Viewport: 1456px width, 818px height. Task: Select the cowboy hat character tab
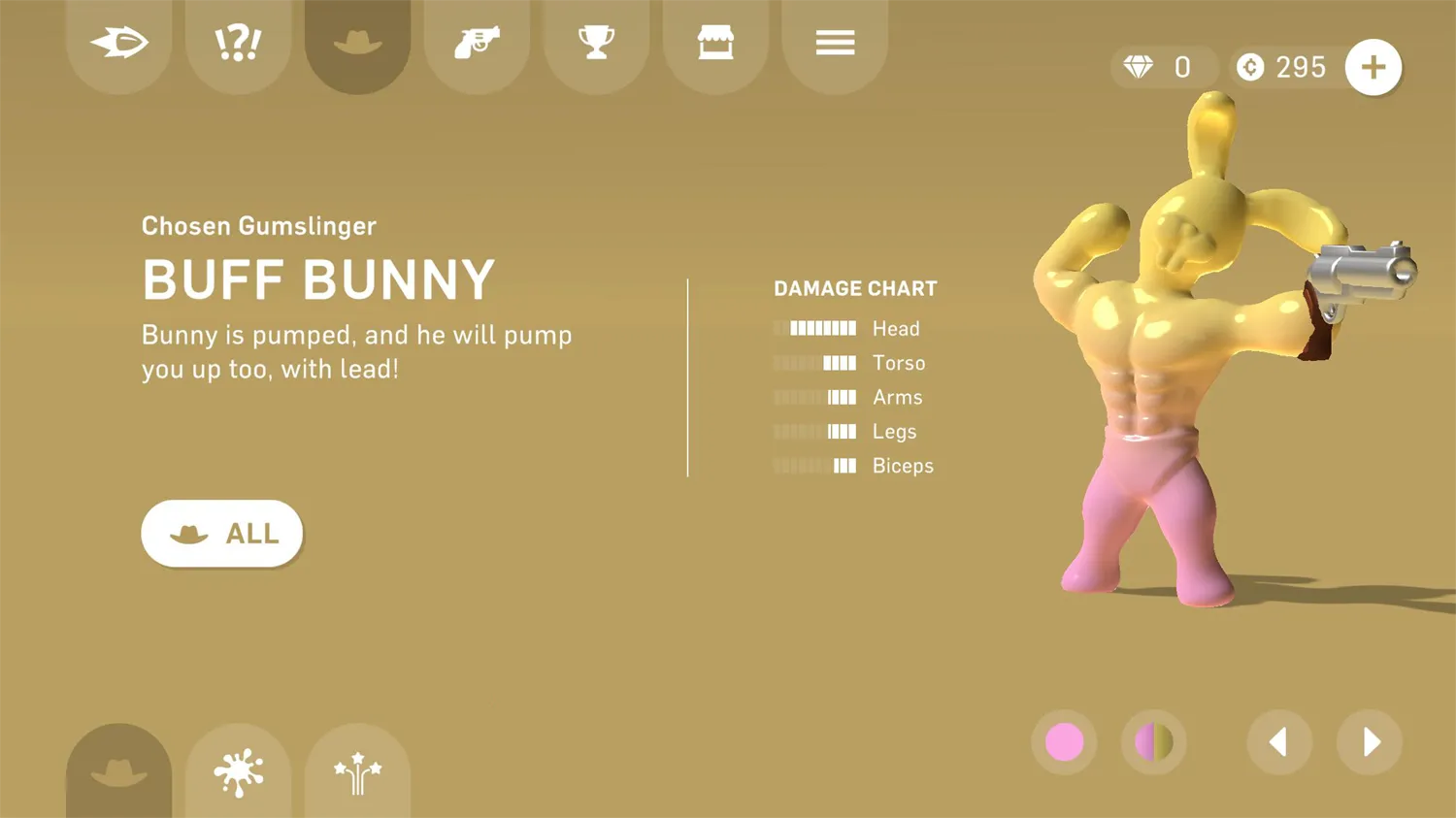357,43
